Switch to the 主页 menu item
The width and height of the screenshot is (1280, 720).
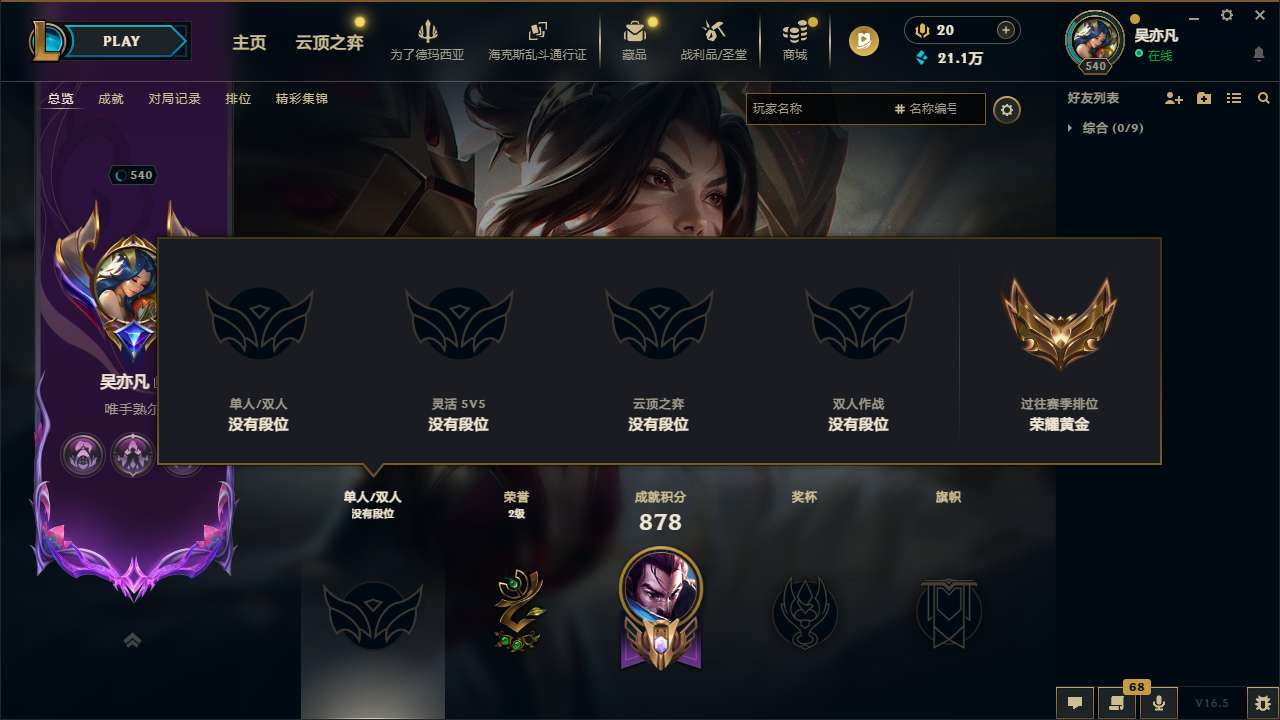[249, 44]
